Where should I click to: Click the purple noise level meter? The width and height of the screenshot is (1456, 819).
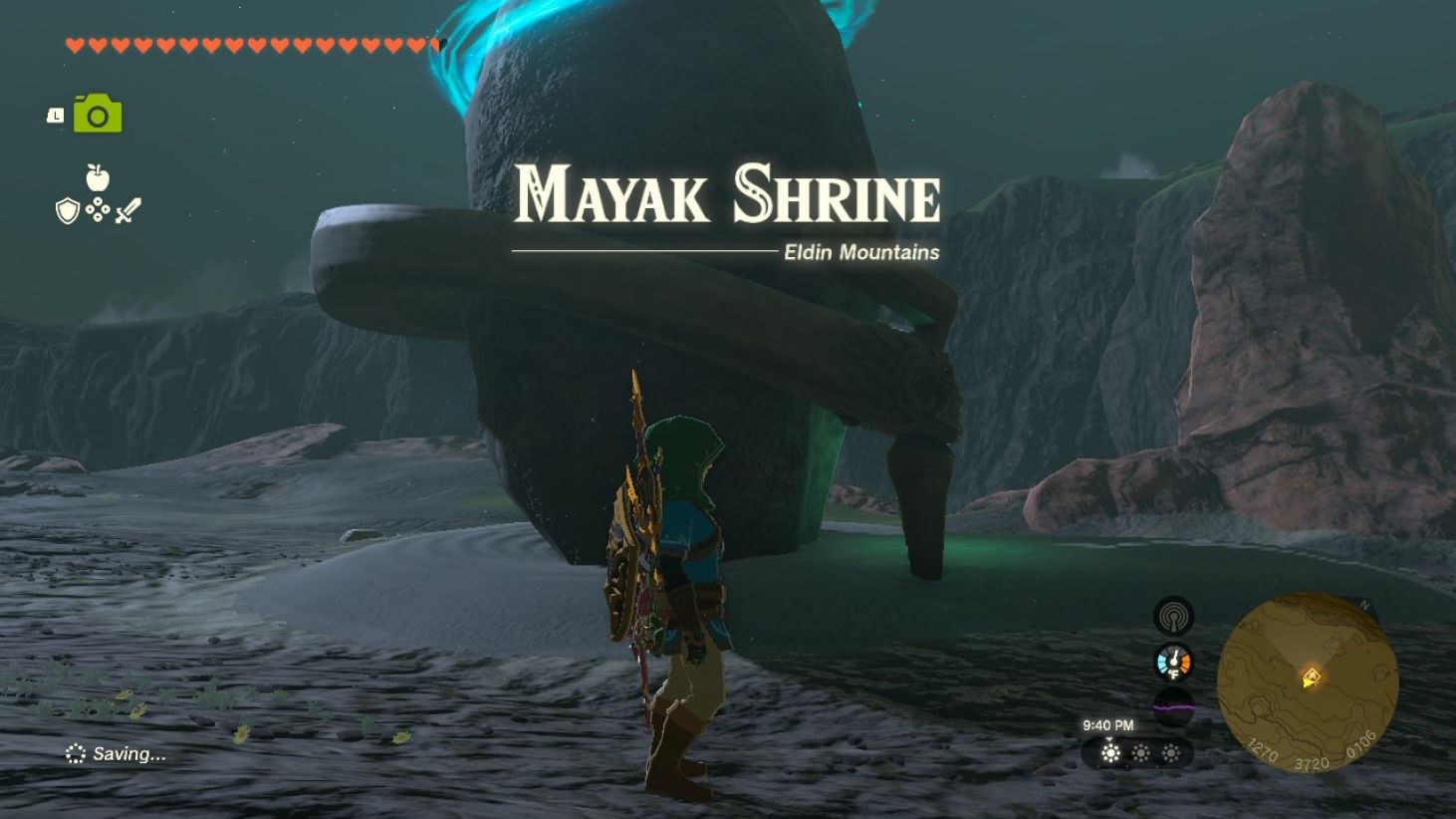(x=1172, y=703)
